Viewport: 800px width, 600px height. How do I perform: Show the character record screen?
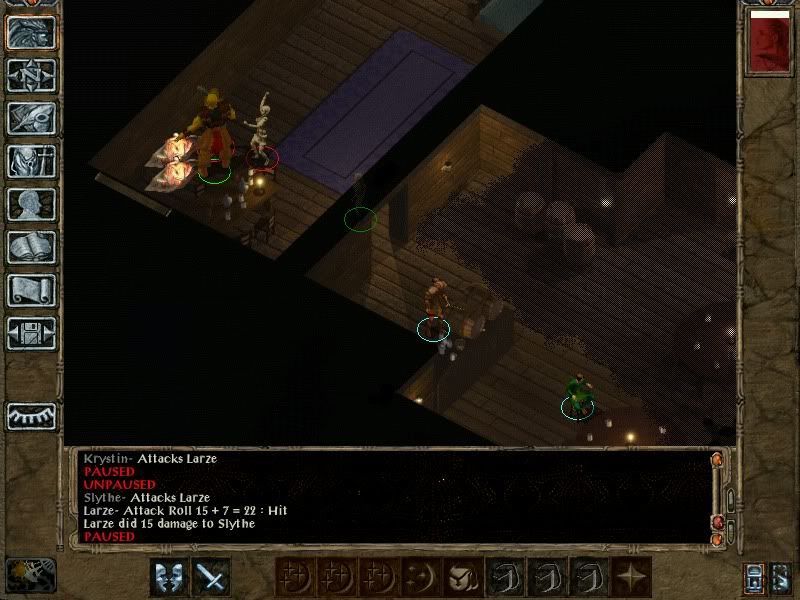31,204
